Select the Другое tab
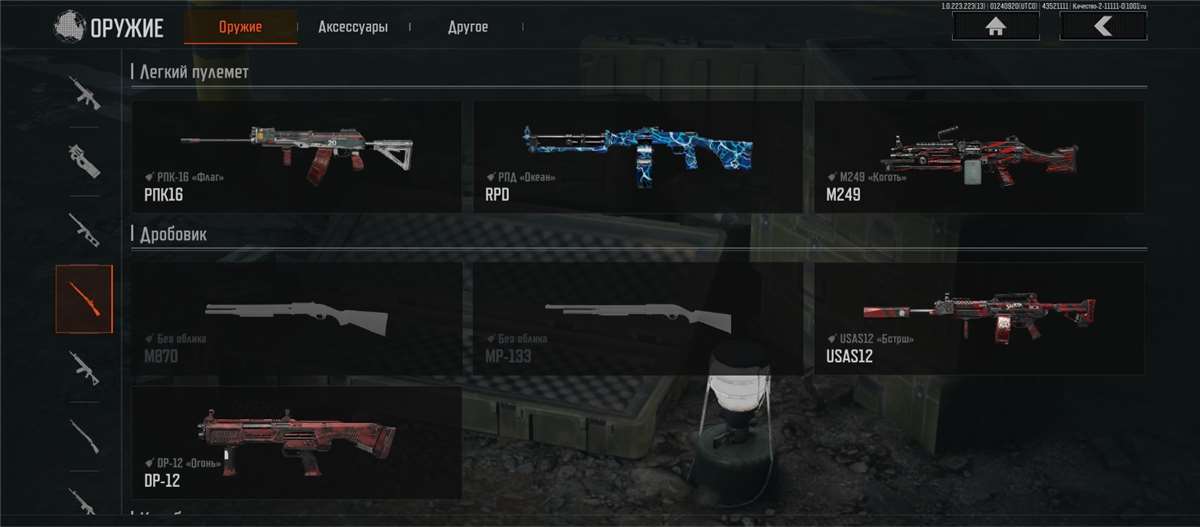 tap(468, 27)
